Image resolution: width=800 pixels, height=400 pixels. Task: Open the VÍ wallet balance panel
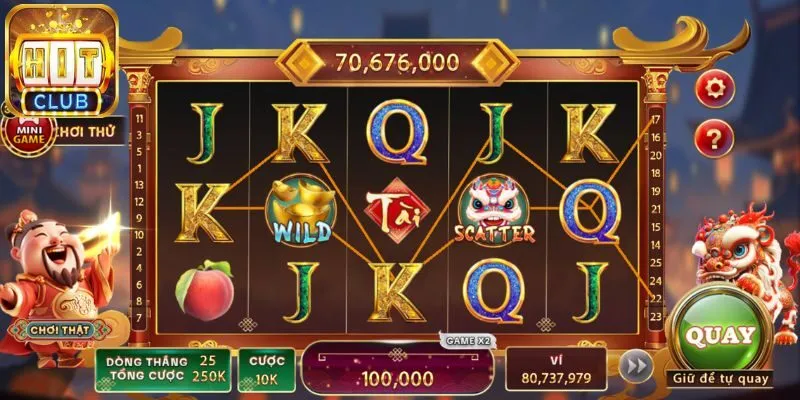point(555,368)
